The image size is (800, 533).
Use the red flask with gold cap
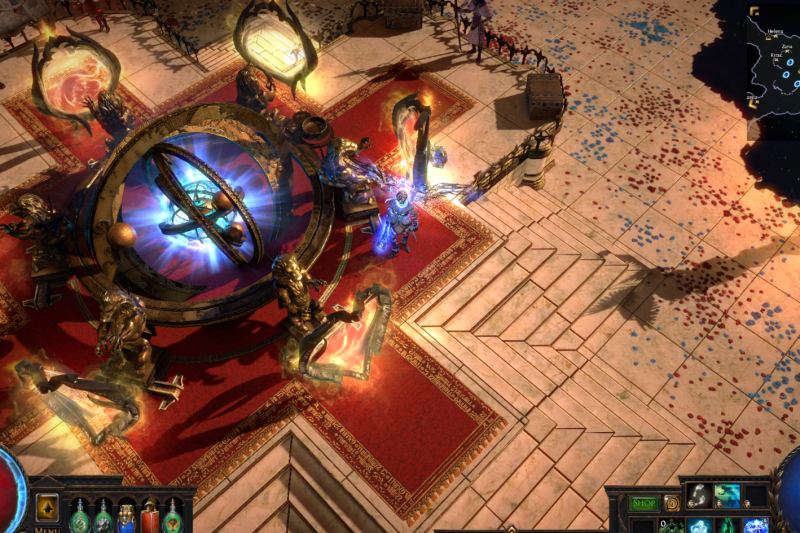[150, 517]
